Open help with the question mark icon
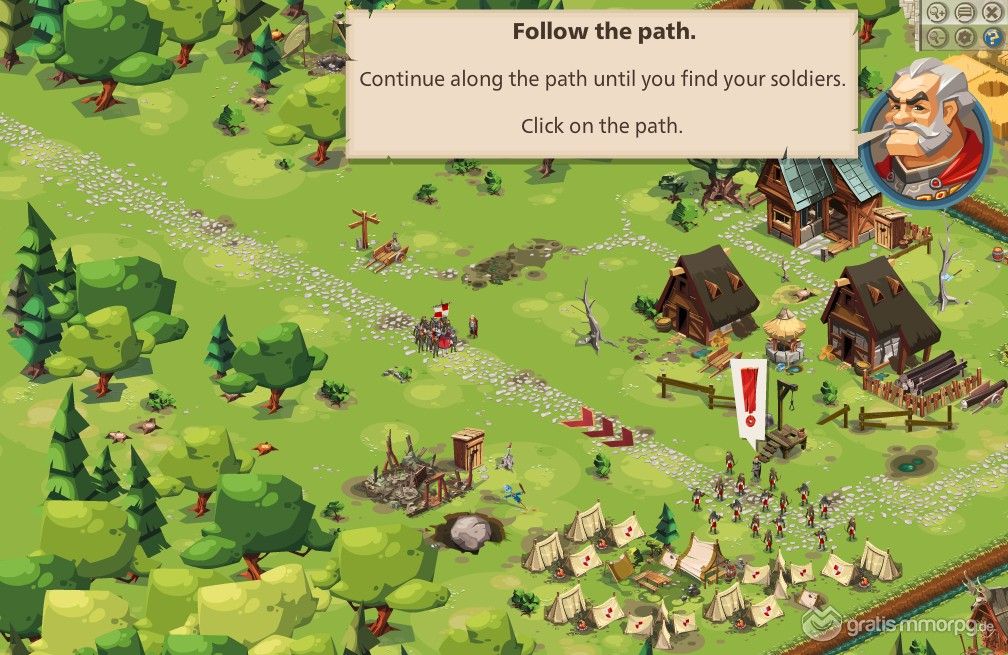 (x=993, y=37)
